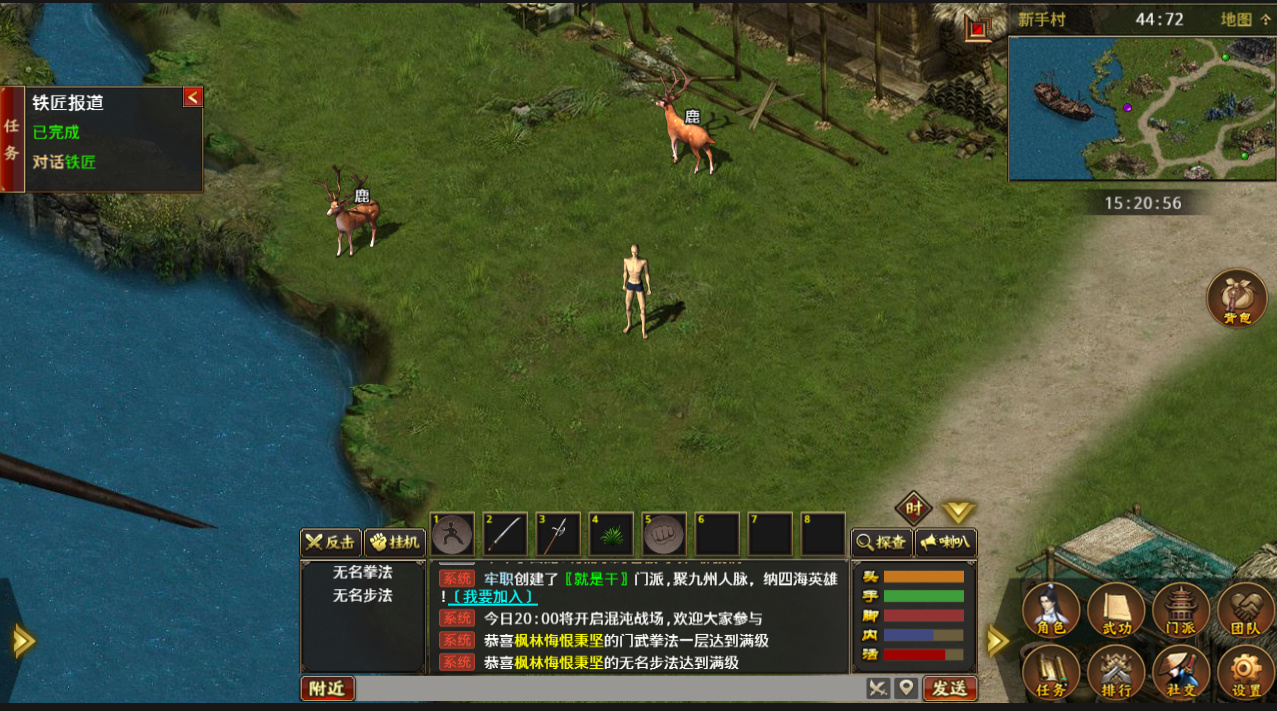Screen dimensions: 1277x711
Task: Use the grass herb in slot 4
Action: [x=611, y=535]
